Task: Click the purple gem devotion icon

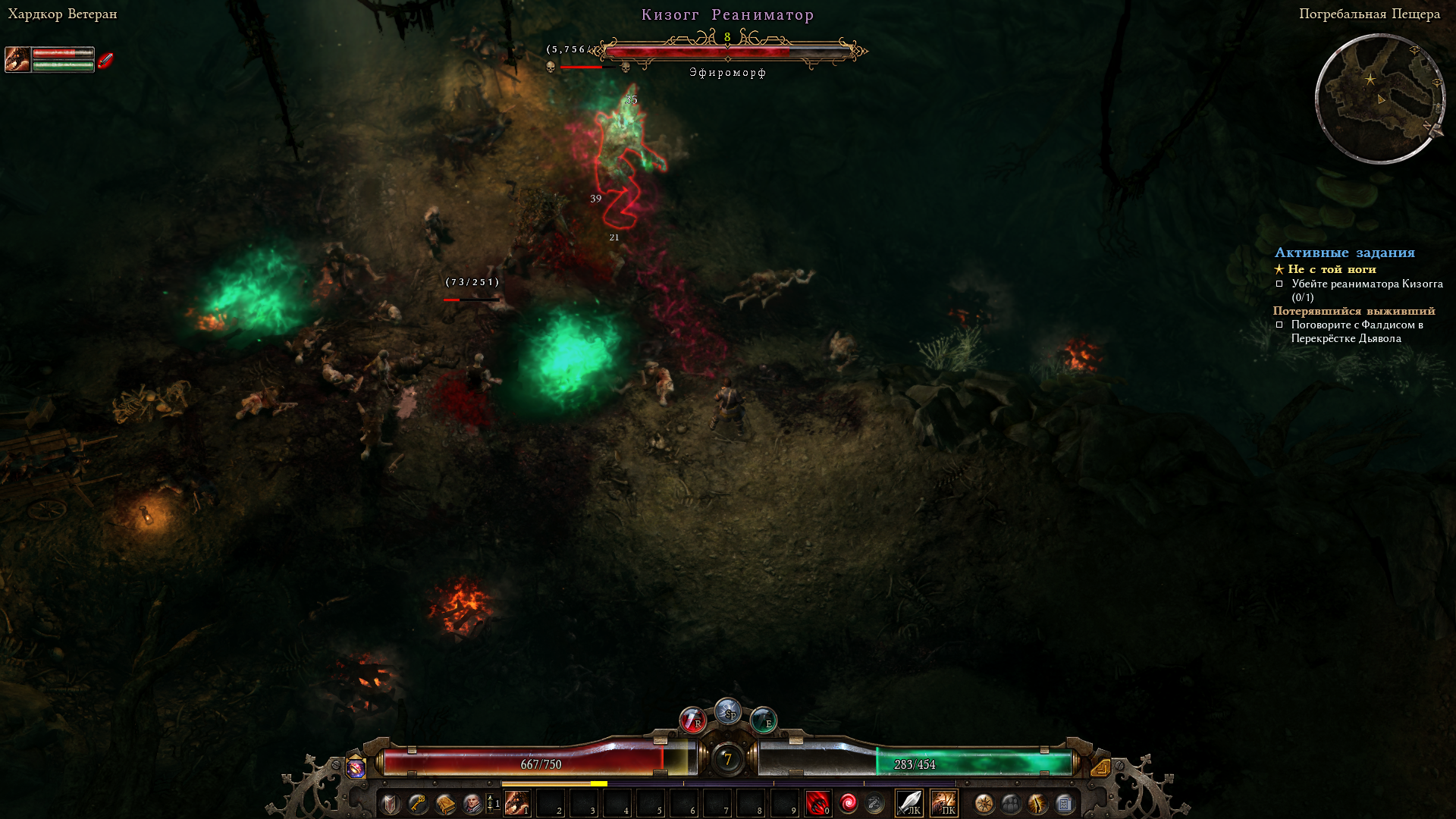Action: click(x=356, y=768)
